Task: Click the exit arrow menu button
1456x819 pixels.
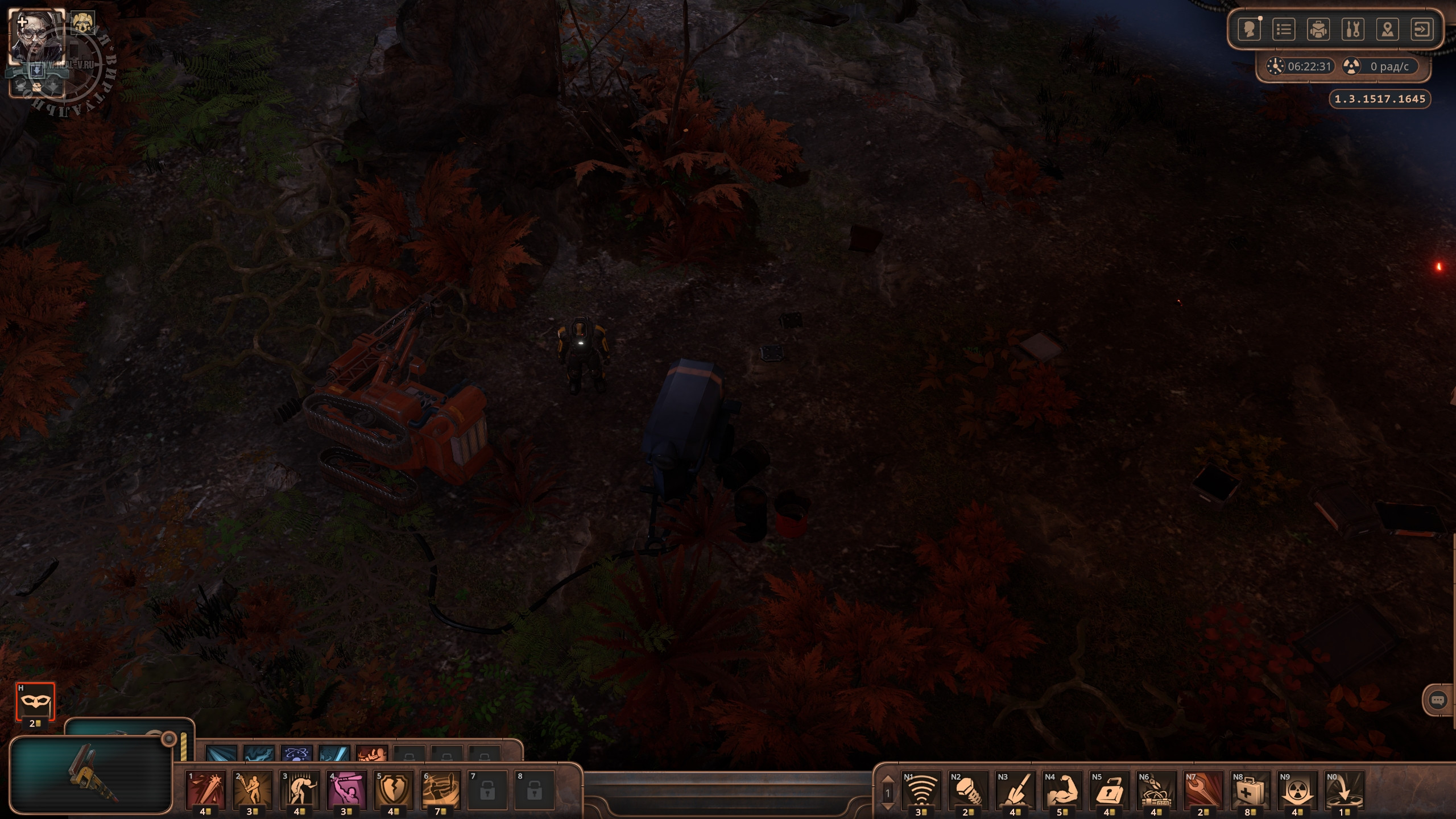Action: click(x=1422, y=30)
